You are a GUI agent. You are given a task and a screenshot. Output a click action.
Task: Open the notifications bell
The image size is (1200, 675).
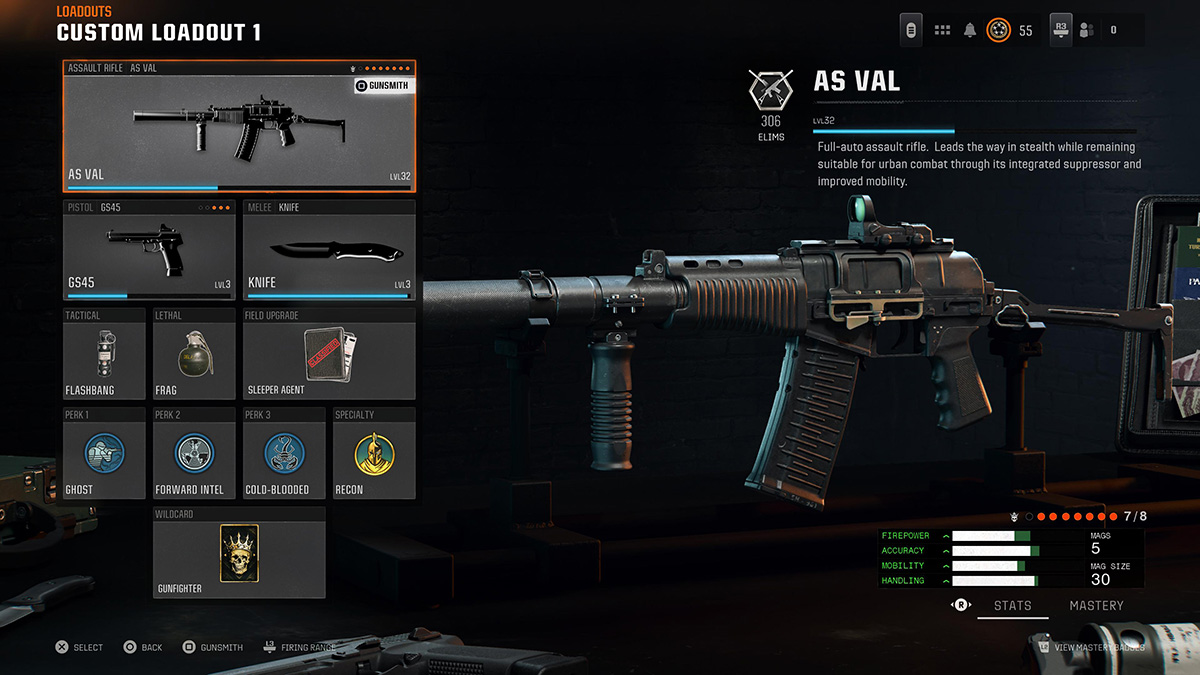coord(969,30)
